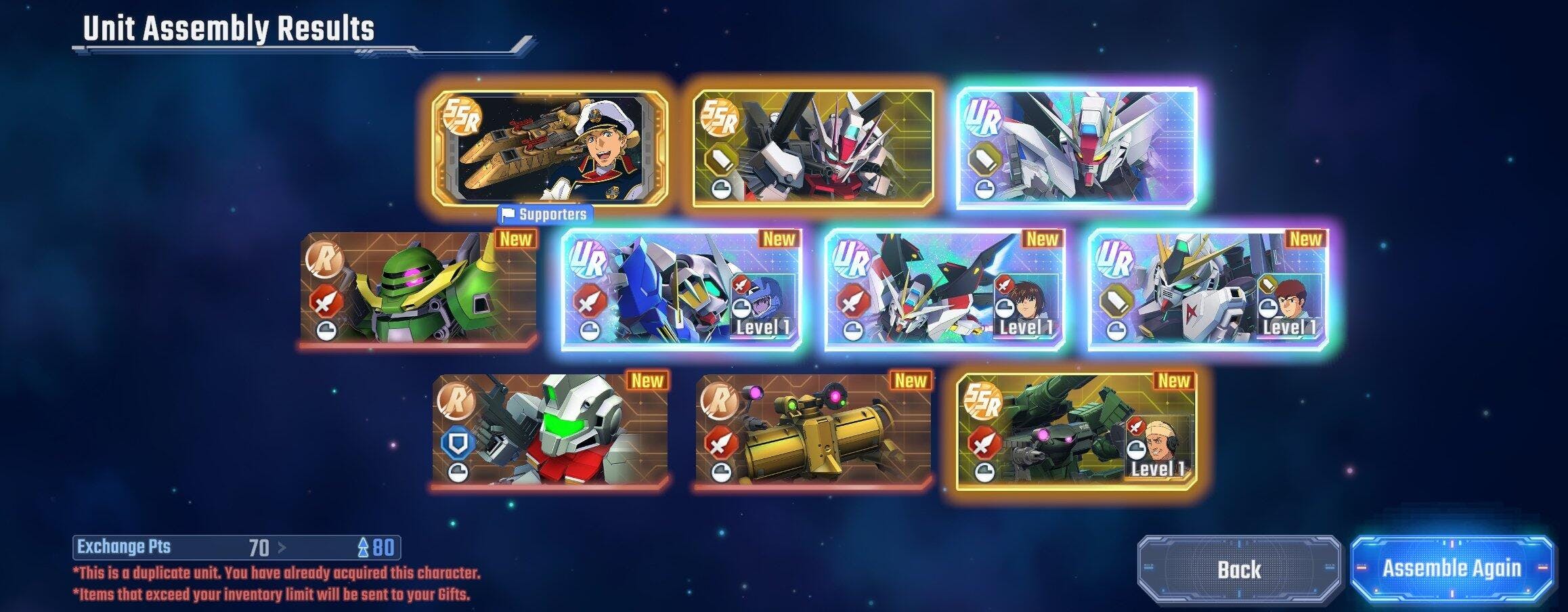
Task: Go back with the Back button
Action: coord(1239,569)
